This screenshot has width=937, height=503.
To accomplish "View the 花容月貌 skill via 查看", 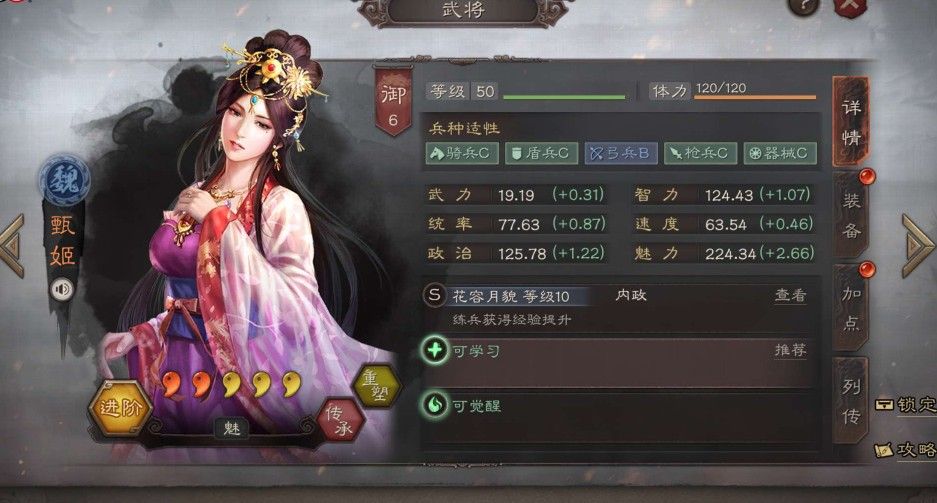I will tap(790, 295).
